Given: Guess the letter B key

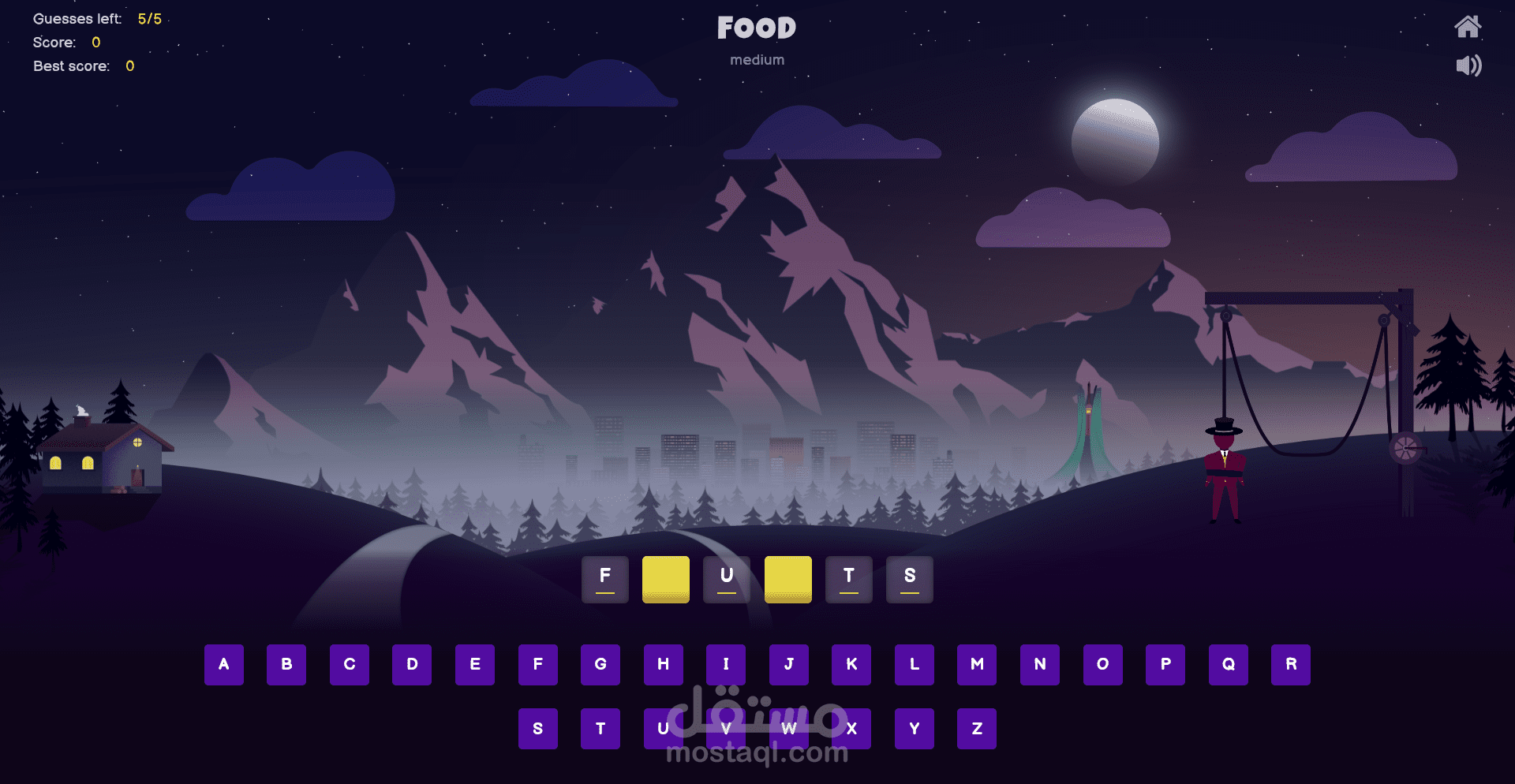Looking at the screenshot, I should 286,664.
